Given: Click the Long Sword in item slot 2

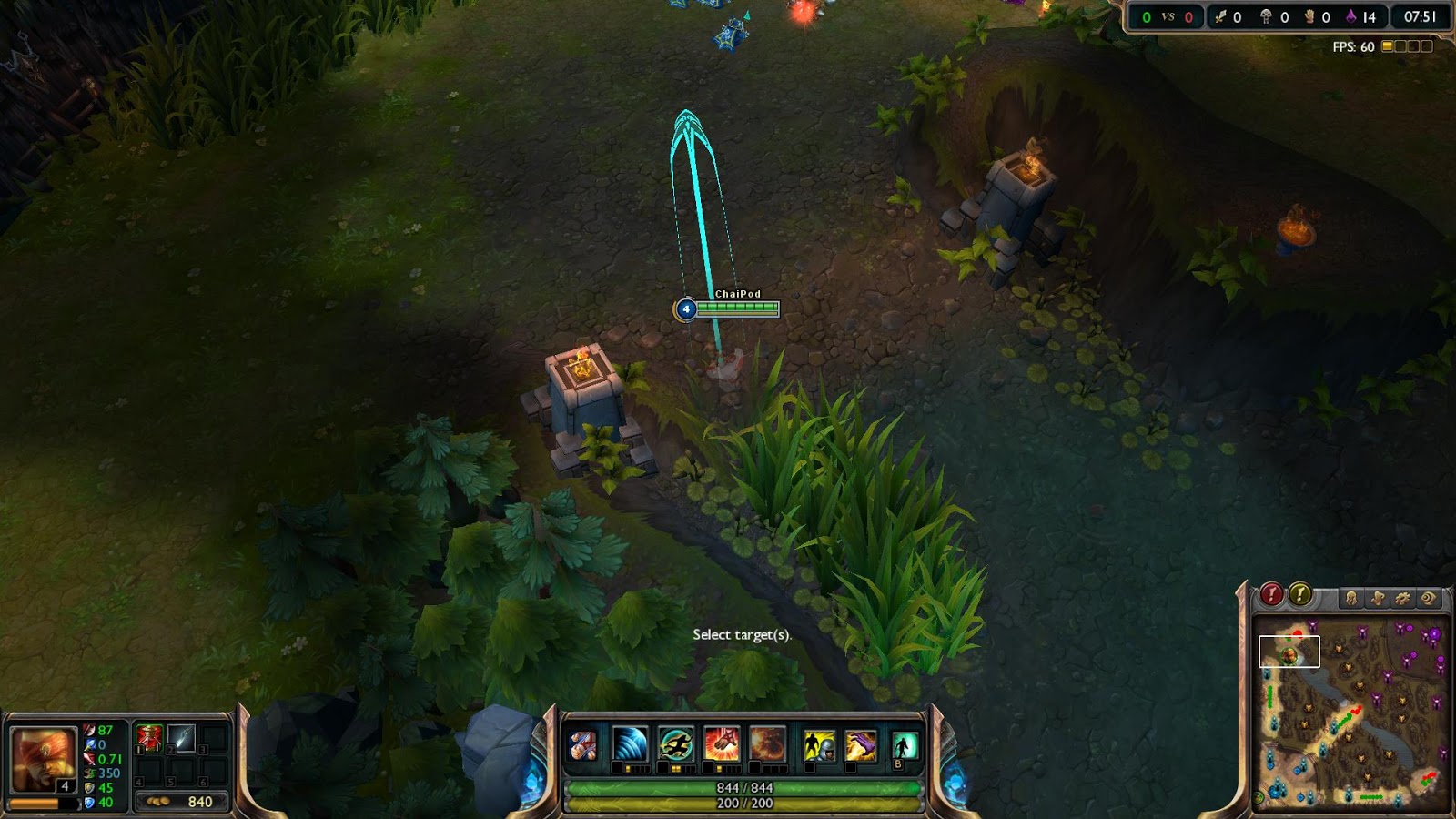Looking at the screenshot, I should coord(180,739).
